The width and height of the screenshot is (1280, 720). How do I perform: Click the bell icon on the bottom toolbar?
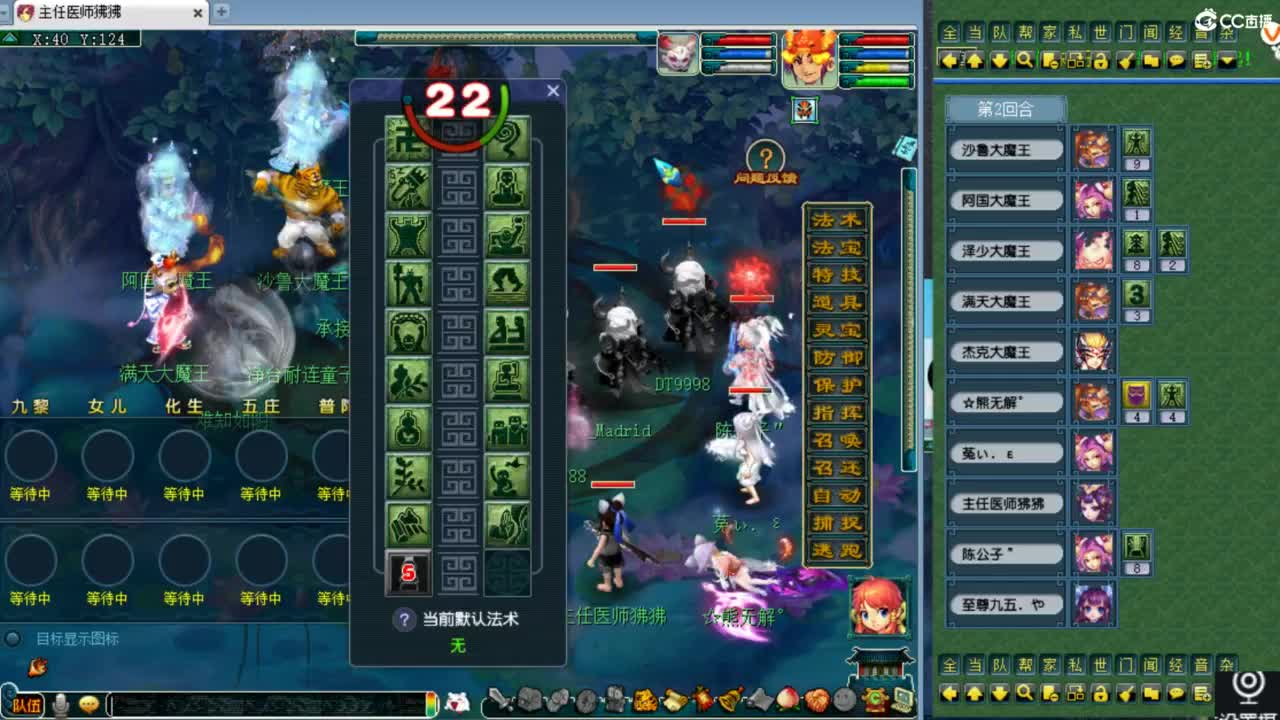(x=730, y=700)
